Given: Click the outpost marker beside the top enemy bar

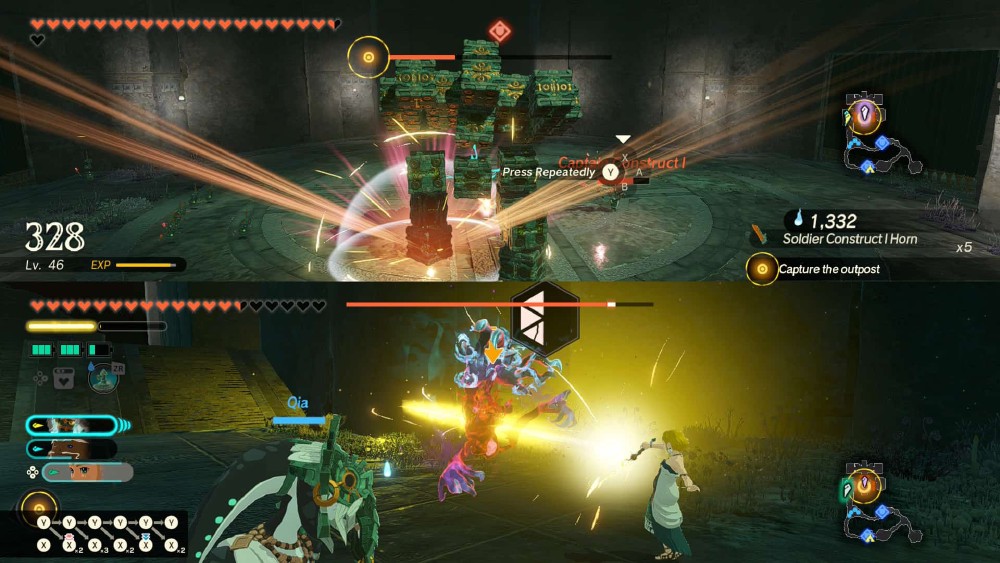Looking at the screenshot, I should pyautogui.click(x=368, y=57).
